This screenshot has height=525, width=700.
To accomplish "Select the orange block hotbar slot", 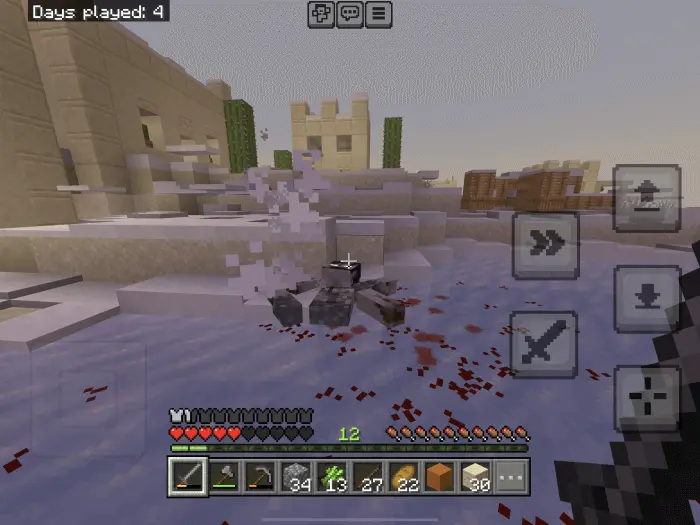I will pyautogui.click(x=439, y=477).
